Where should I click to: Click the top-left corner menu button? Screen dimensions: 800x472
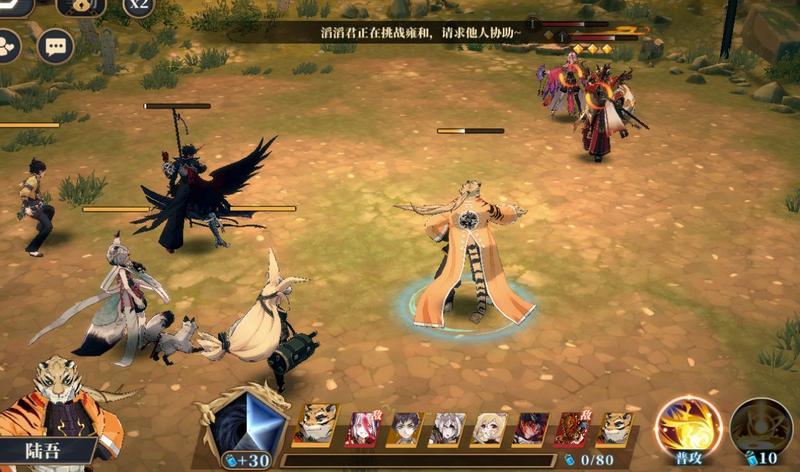coord(14,6)
